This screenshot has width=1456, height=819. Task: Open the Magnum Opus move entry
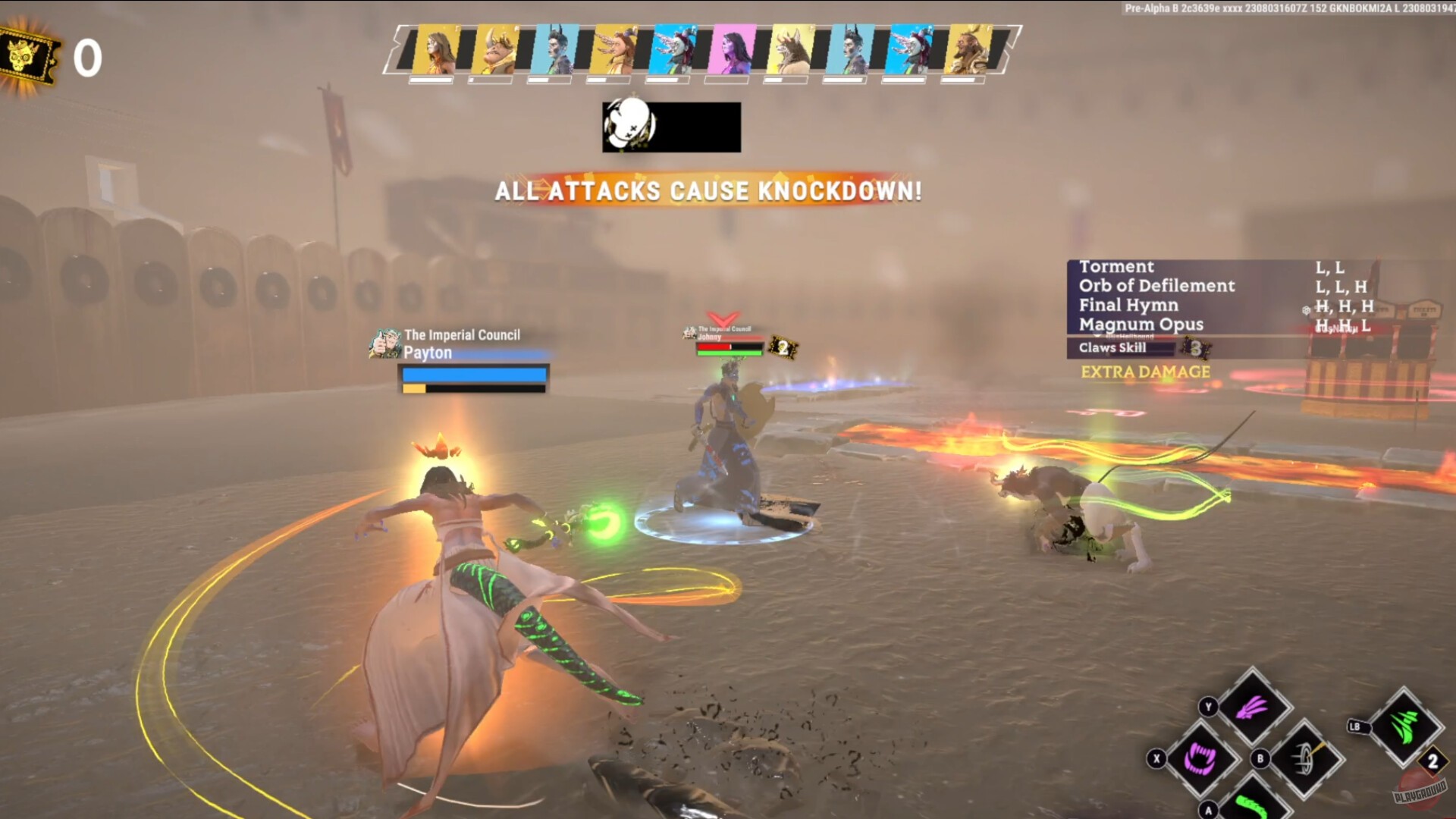[x=1141, y=325]
